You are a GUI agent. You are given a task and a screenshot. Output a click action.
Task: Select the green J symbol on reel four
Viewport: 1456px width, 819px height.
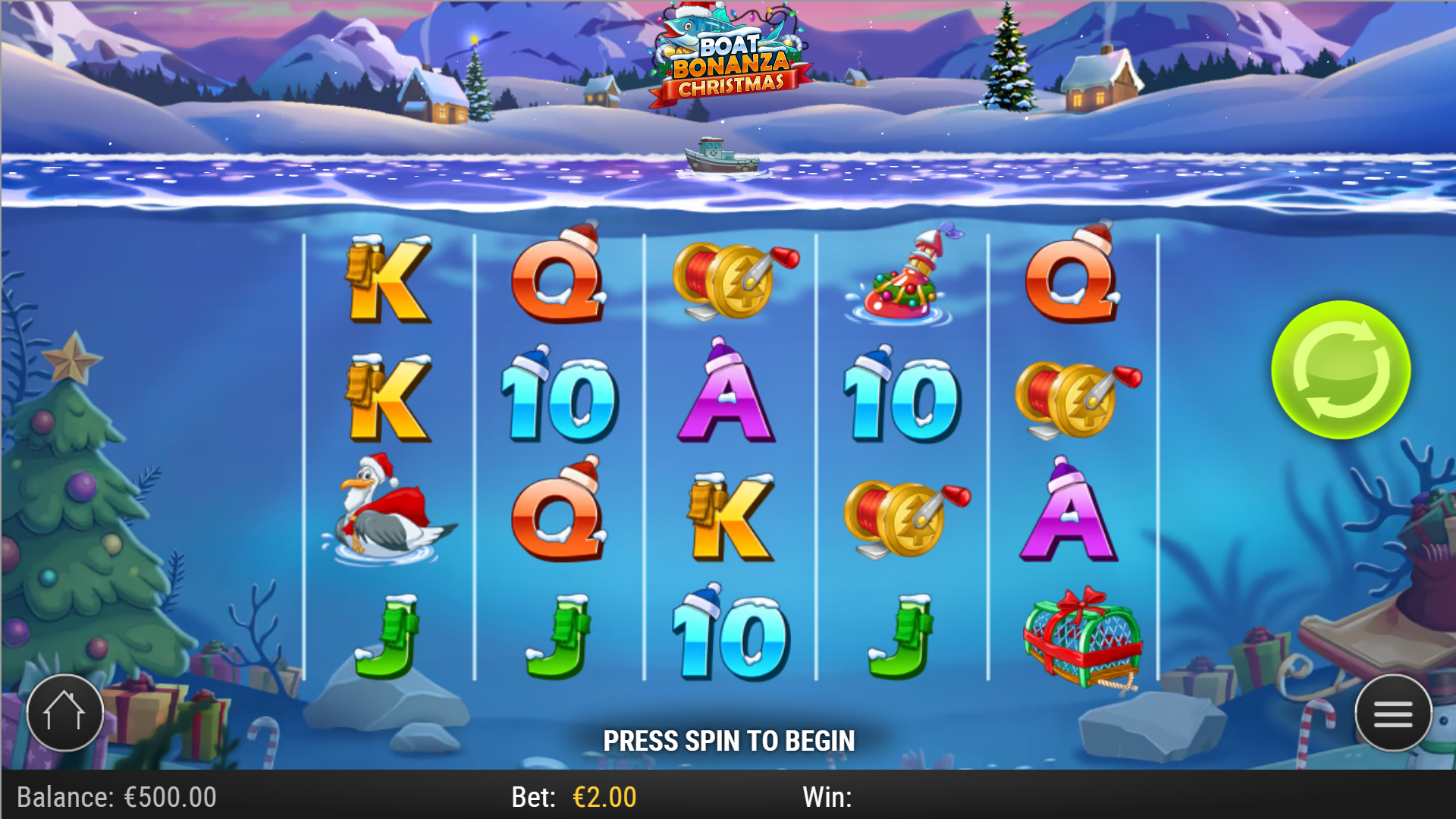(x=902, y=637)
